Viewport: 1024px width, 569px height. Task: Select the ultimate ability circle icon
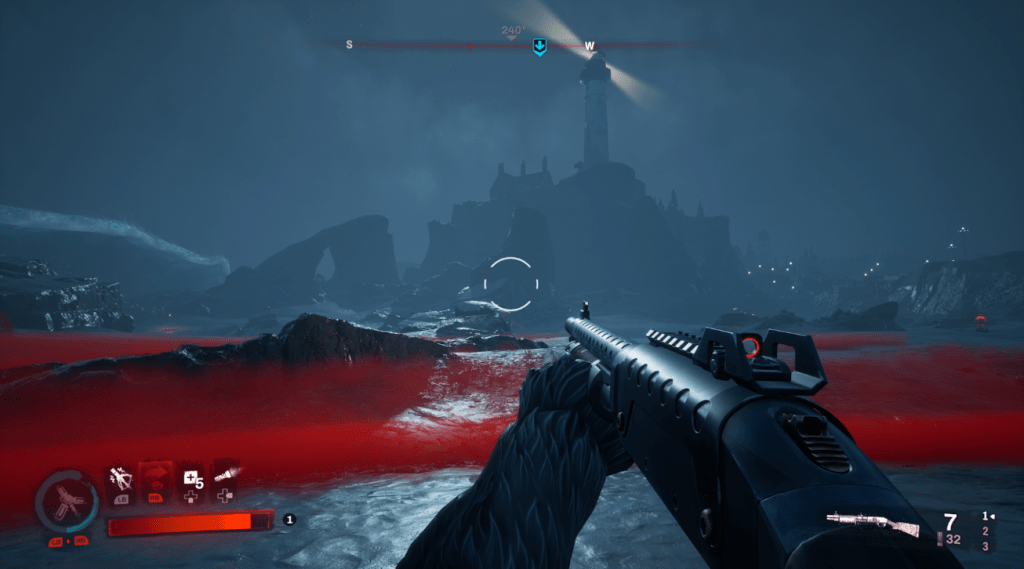(x=66, y=502)
